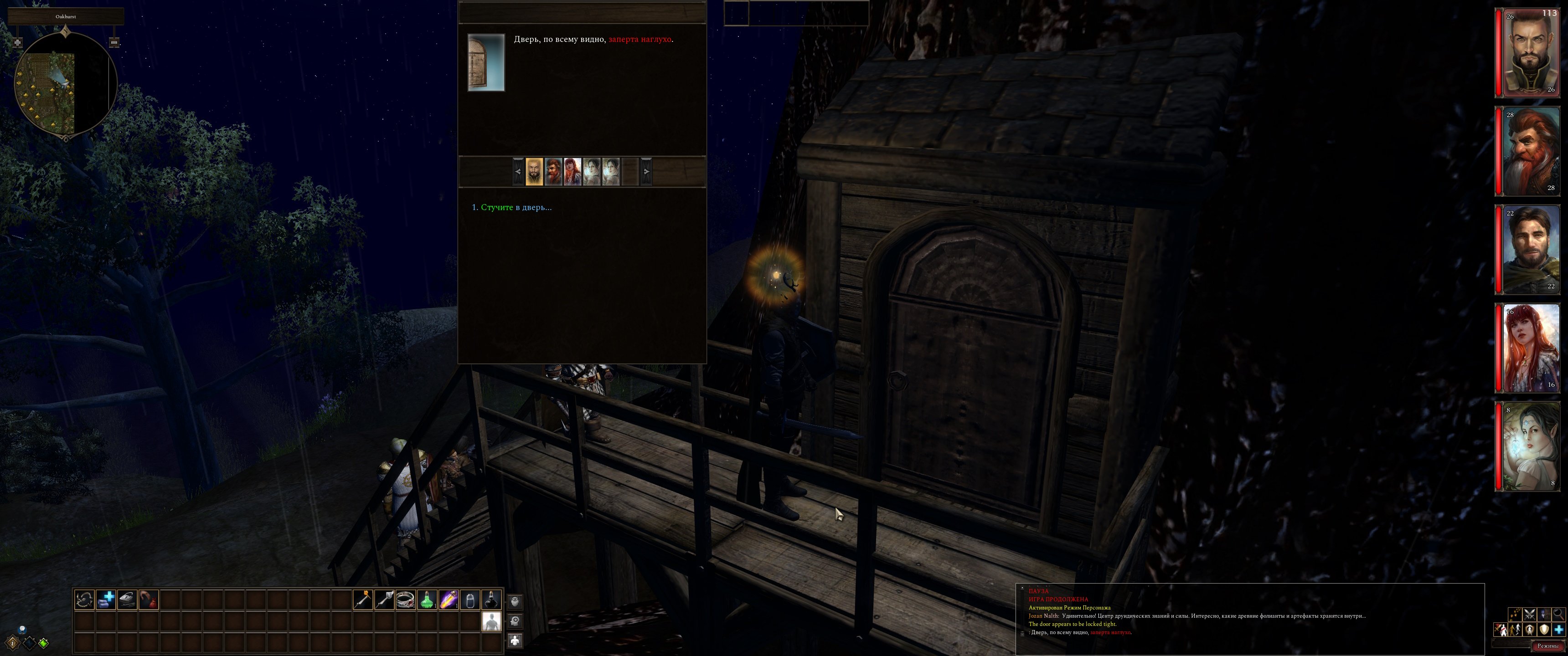Image resolution: width=1568 pixels, height=656 pixels.
Task: Use the green potion in the hotbar
Action: tap(427, 600)
